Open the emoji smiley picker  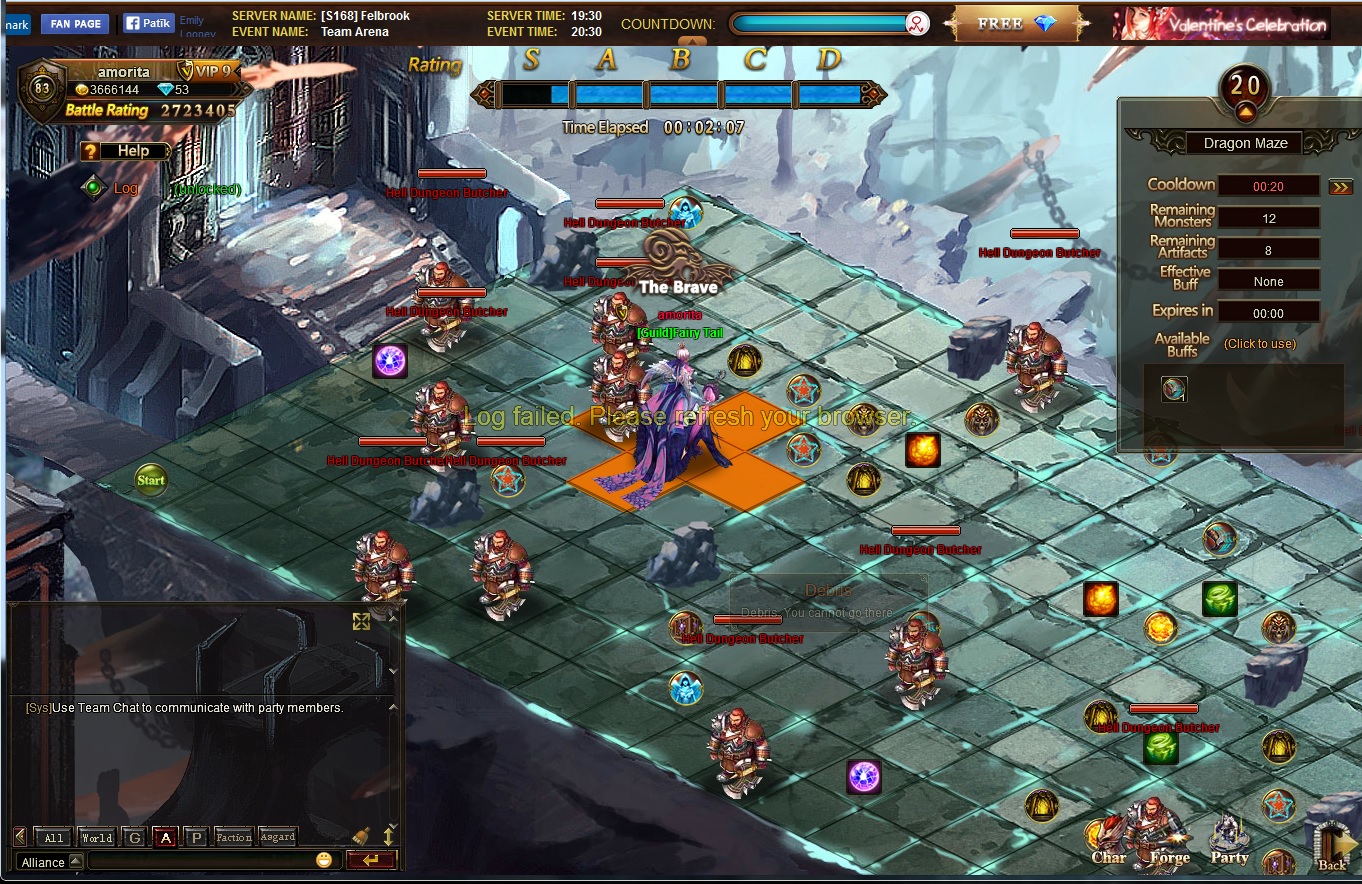pyautogui.click(x=324, y=860)
